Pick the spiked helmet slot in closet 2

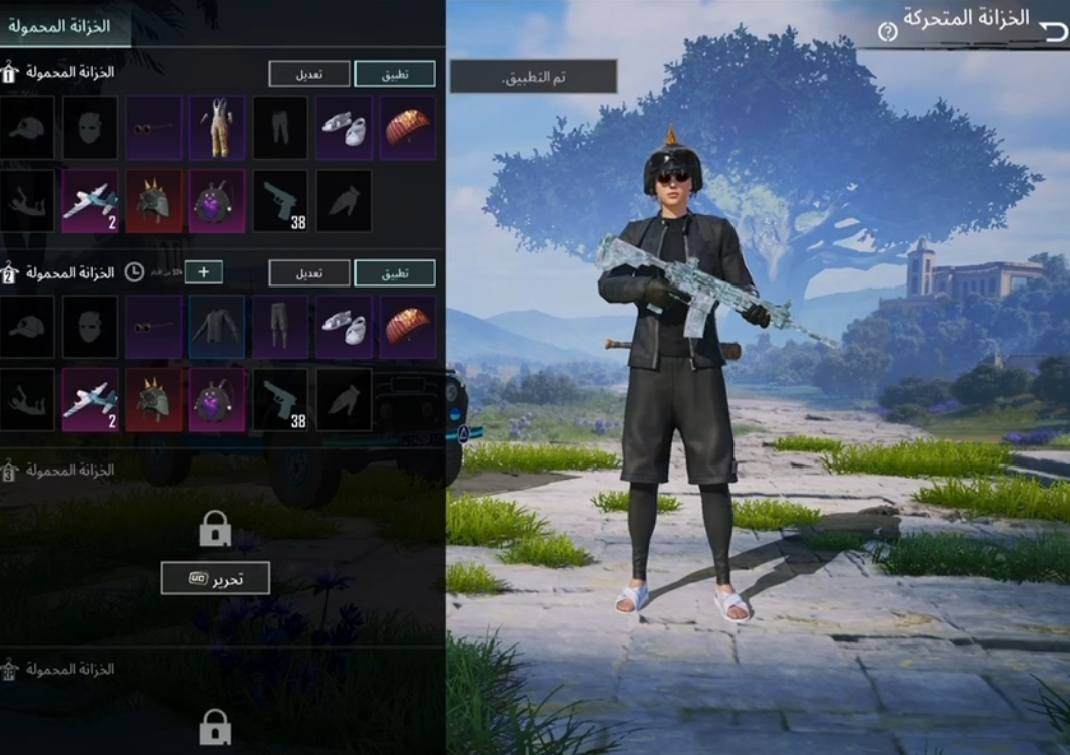154,399
